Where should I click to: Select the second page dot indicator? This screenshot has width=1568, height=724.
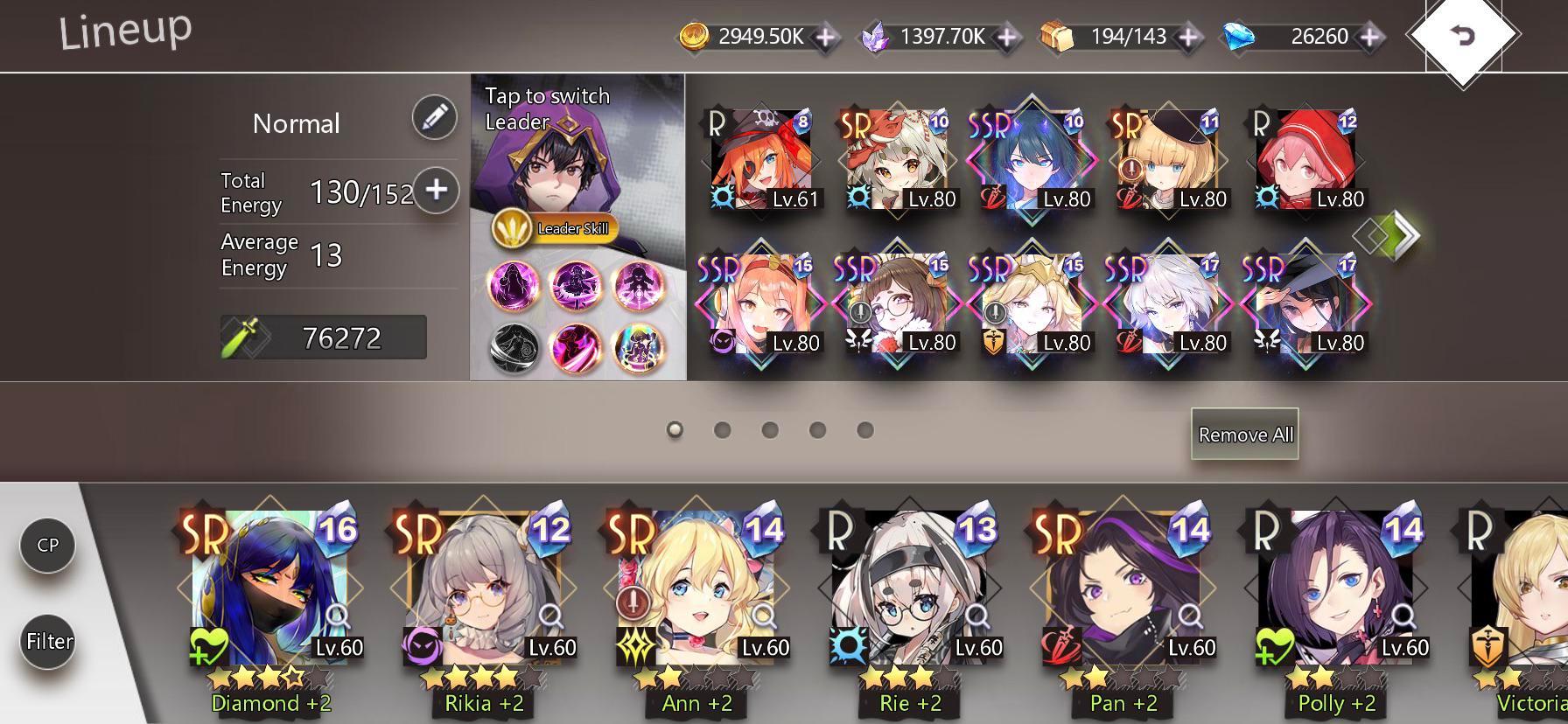point(723,429)
